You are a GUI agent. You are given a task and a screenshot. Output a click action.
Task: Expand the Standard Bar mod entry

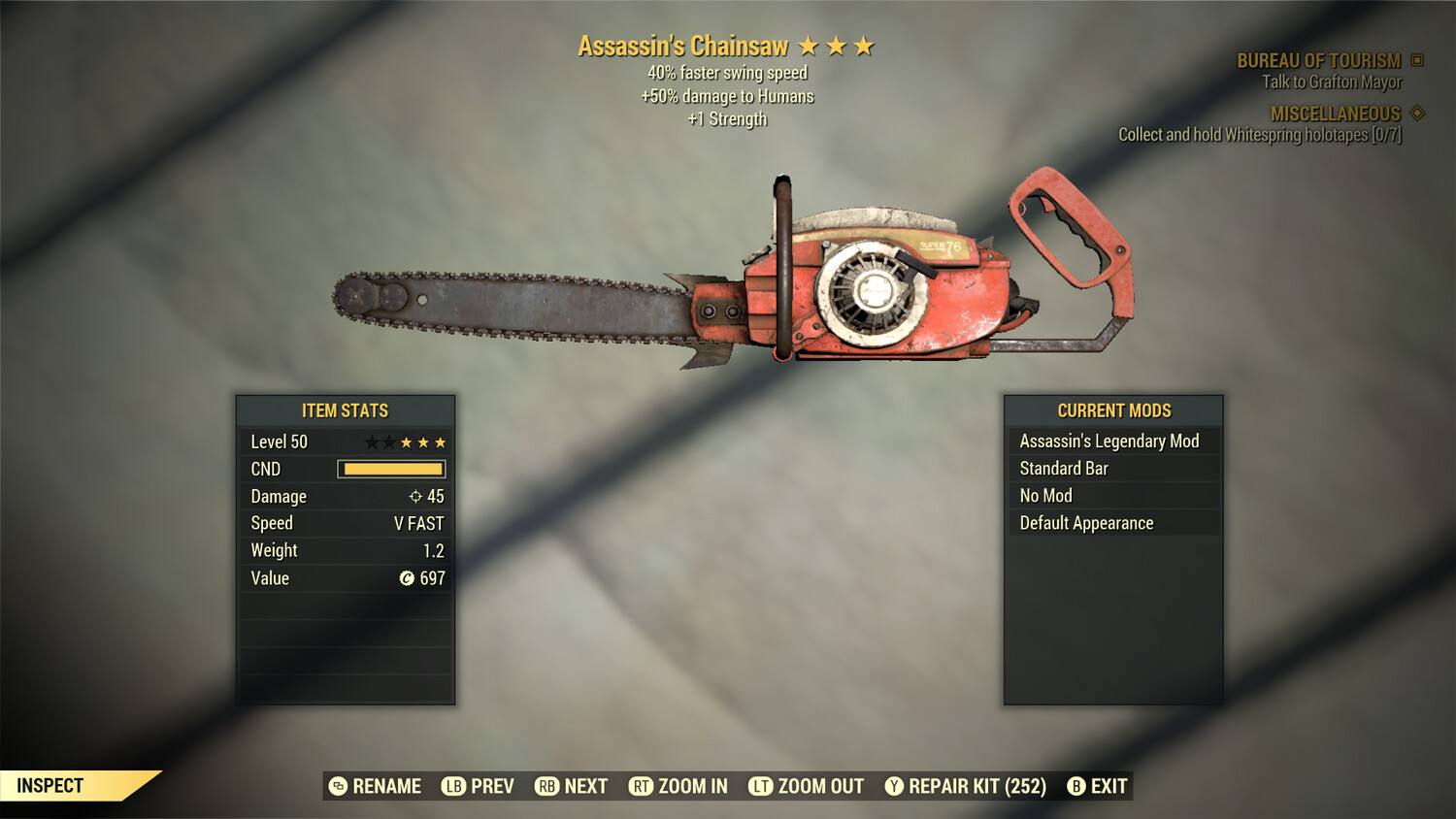1109,468
